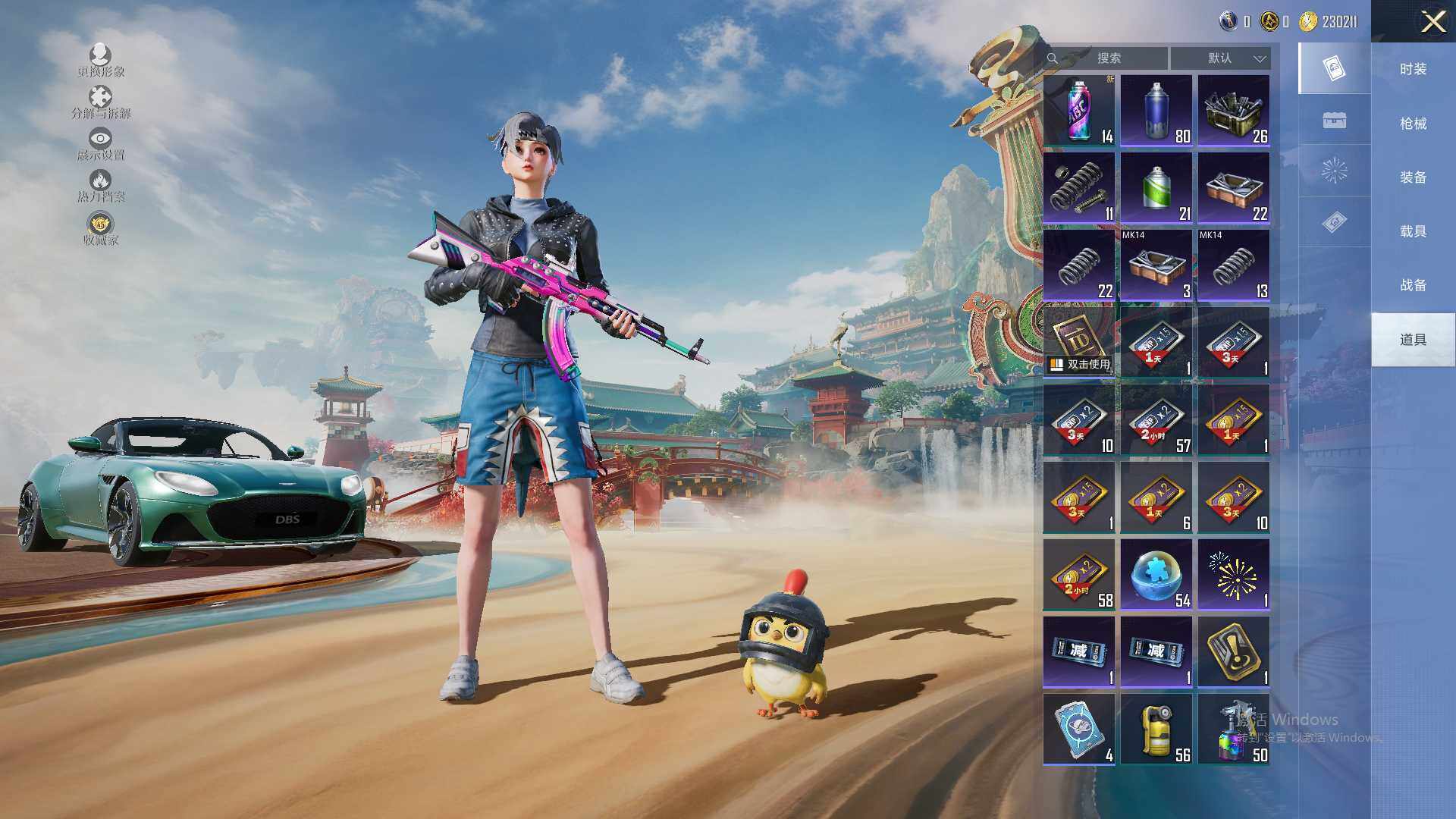Select the ABC spray can item
Viewport: 1456px width, 819px height.
pyautogui.click(x=1079, y=111)
